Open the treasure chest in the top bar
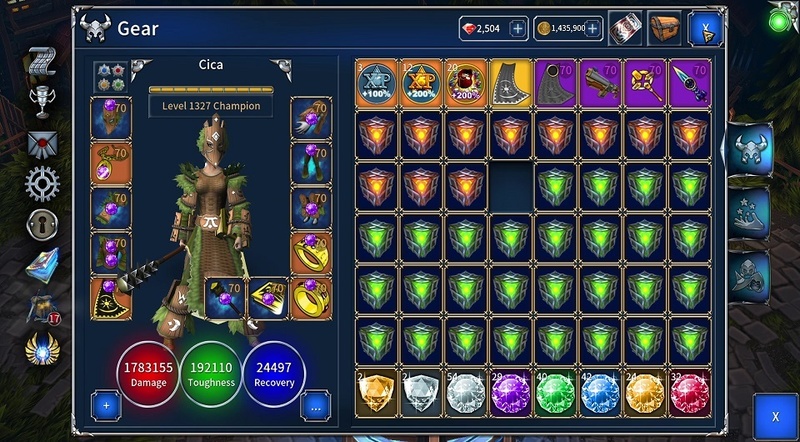The height and width of the screenshot is (442, 800). [663, 28]
